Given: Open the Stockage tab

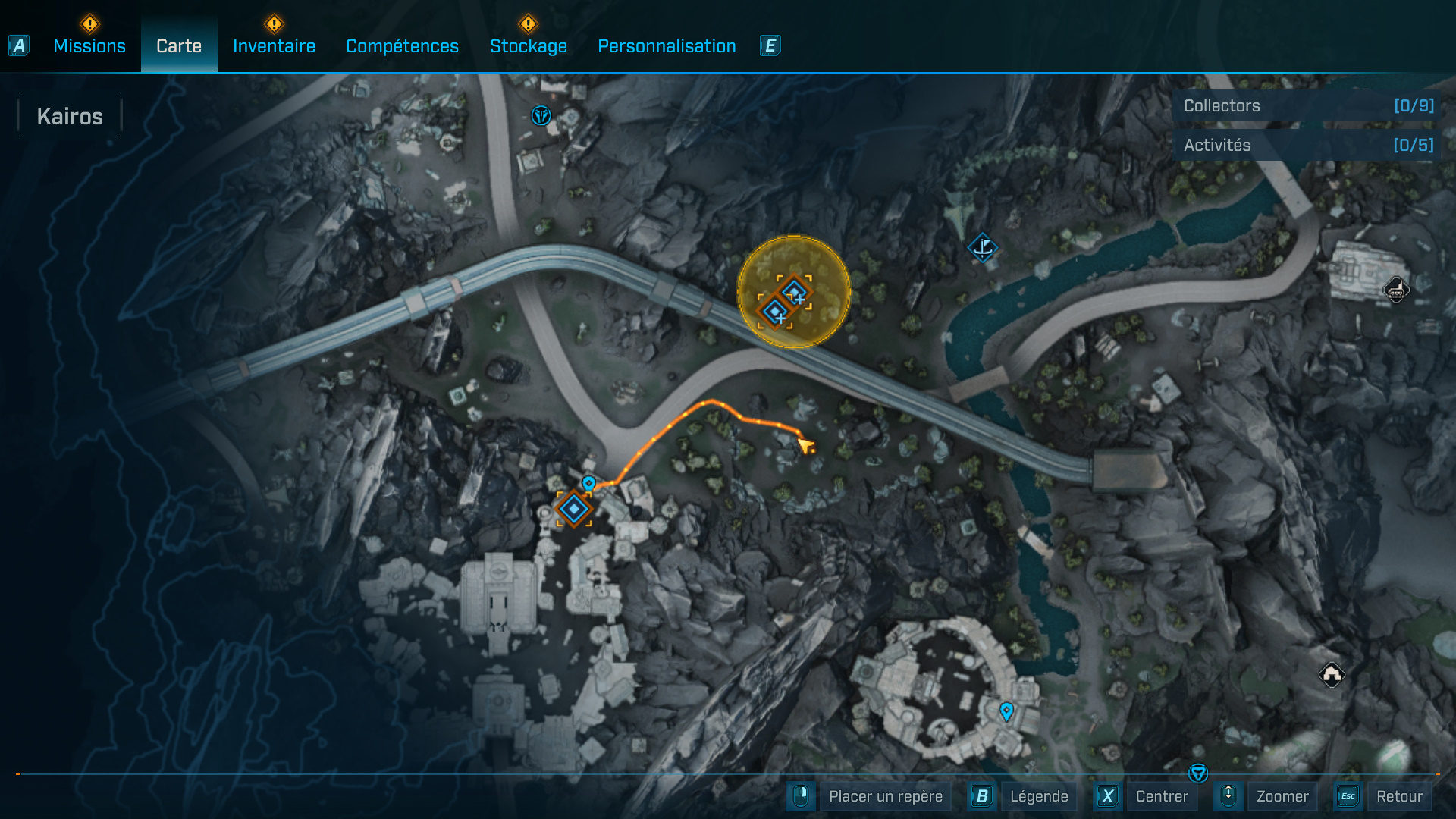Looking at the screenshot, I should 528,46.
